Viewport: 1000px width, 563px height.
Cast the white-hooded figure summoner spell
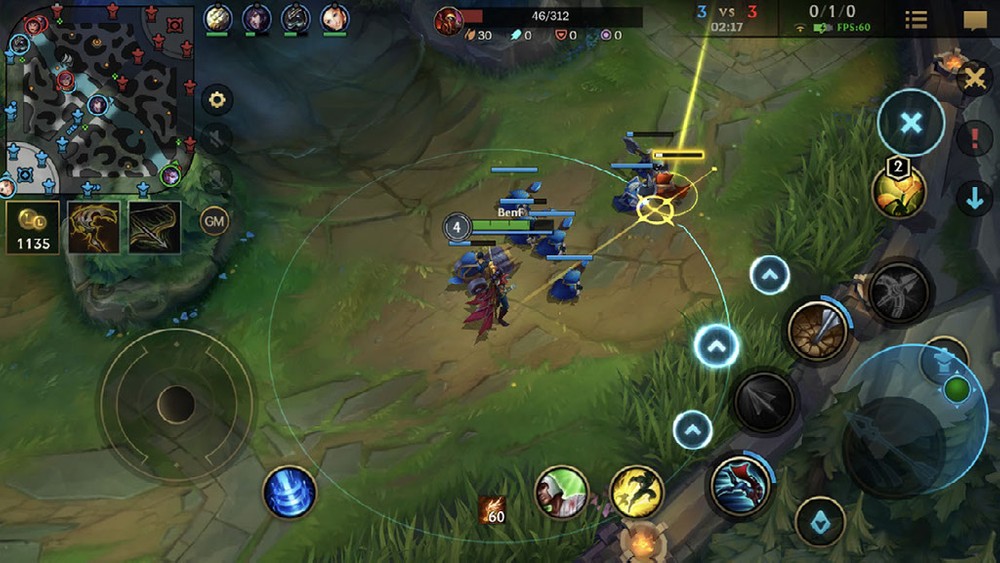[x=561, y=492]
